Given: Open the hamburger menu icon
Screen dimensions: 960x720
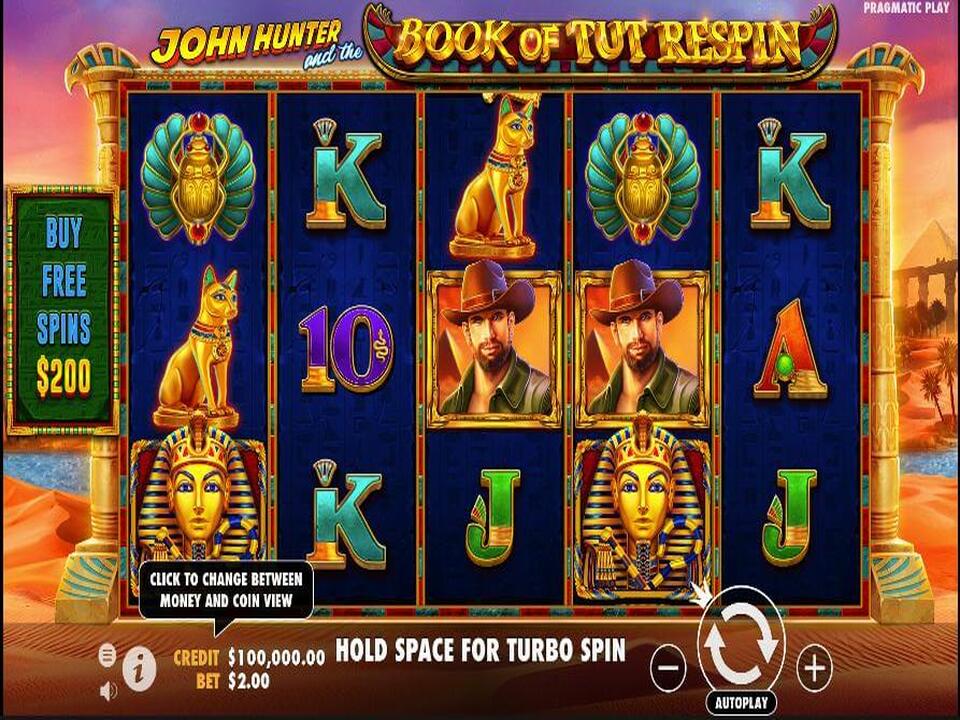Looking at the screenshot, I should pyautogui.click(x=108, y=655).
